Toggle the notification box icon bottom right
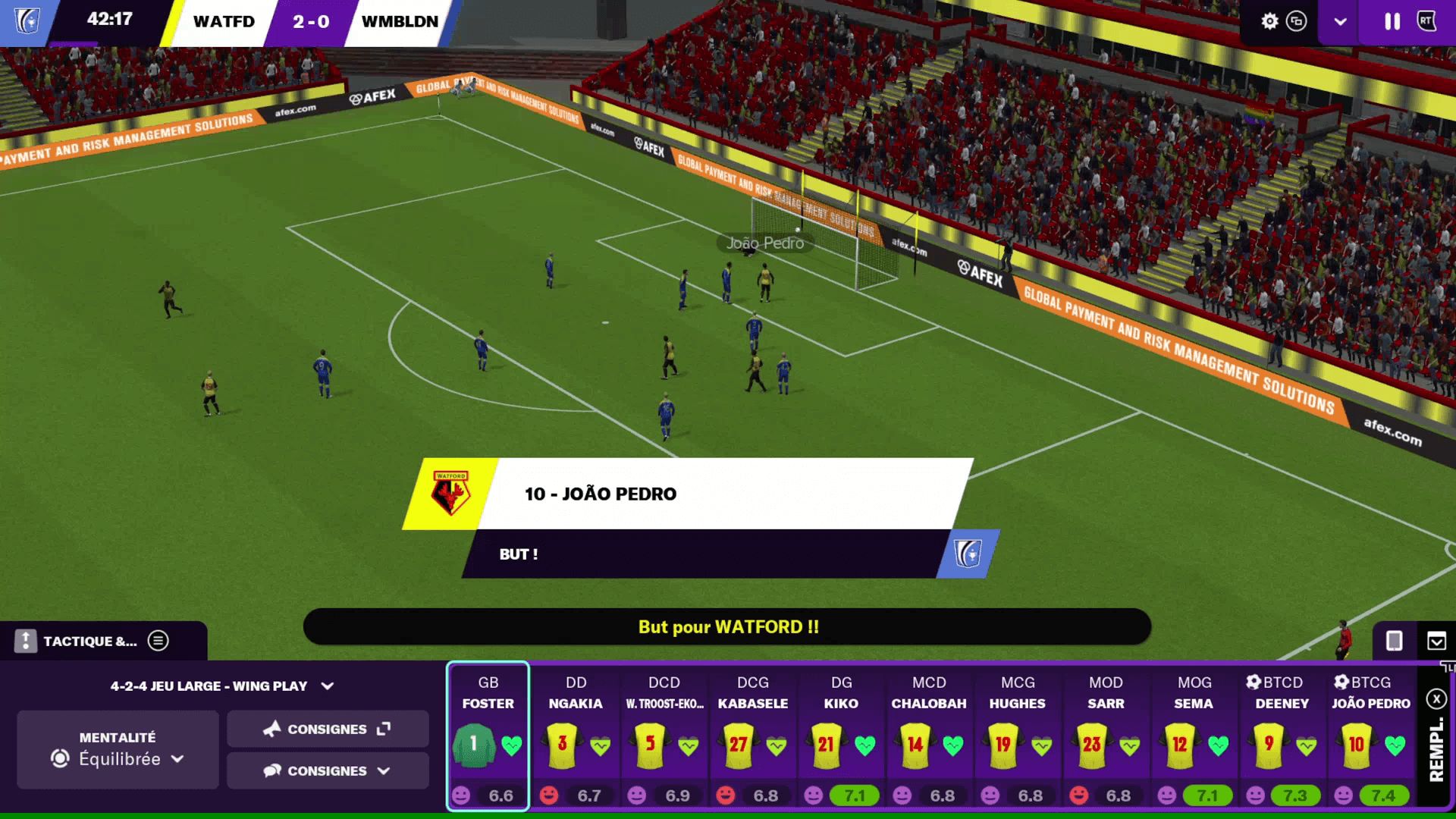This screenshot has height=819, width=1456. point(1436,642)
